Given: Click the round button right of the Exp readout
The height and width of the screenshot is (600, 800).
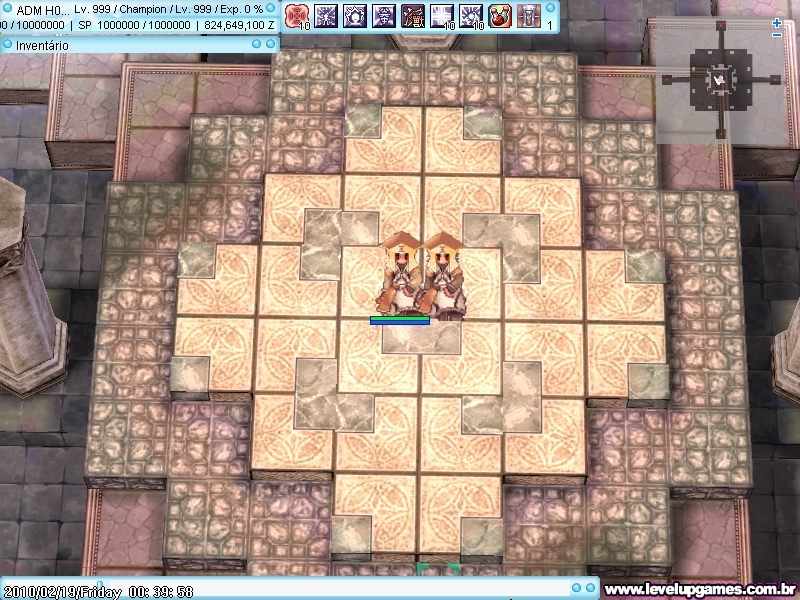Looking at the screenshot, I should coord(272,9).
